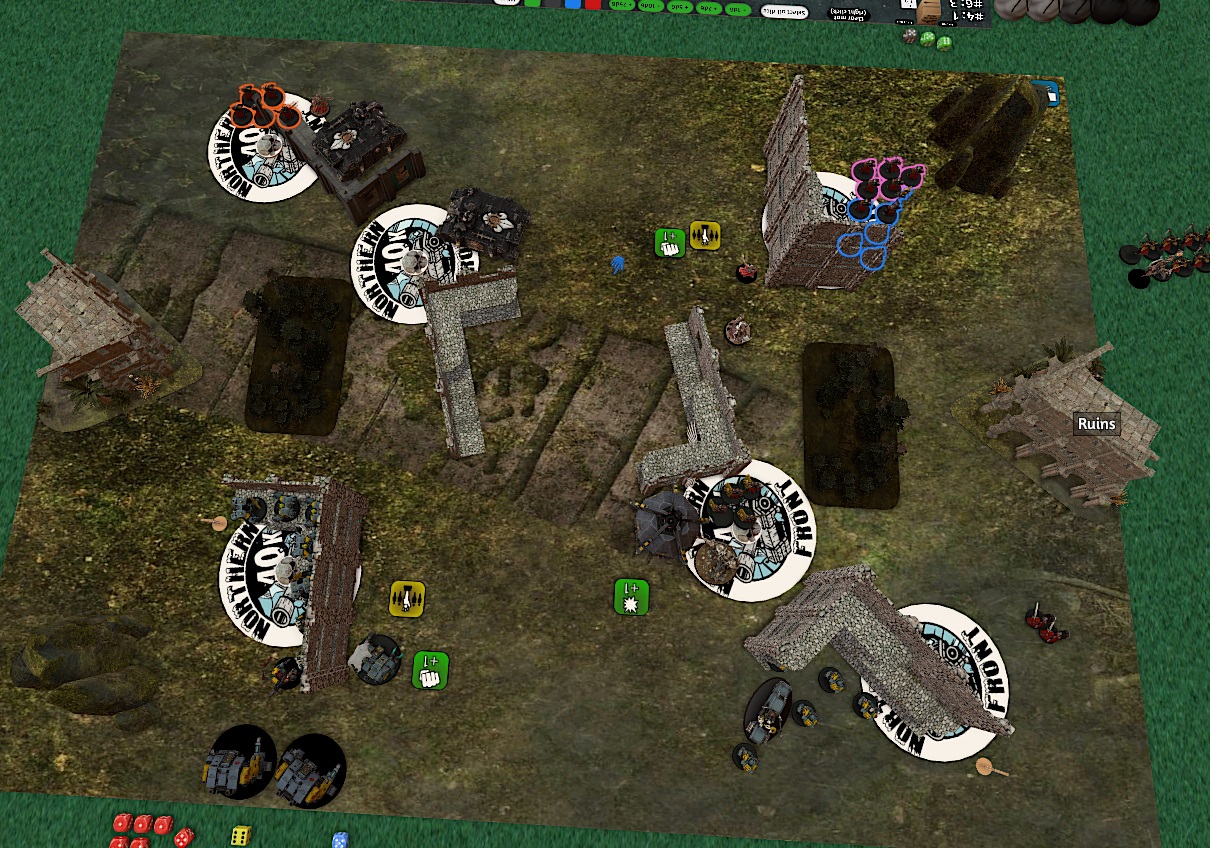Viewport: 1210px width, 848px height.
Task: Add 5d6 with the green dice button
Action: click(681, 7)
